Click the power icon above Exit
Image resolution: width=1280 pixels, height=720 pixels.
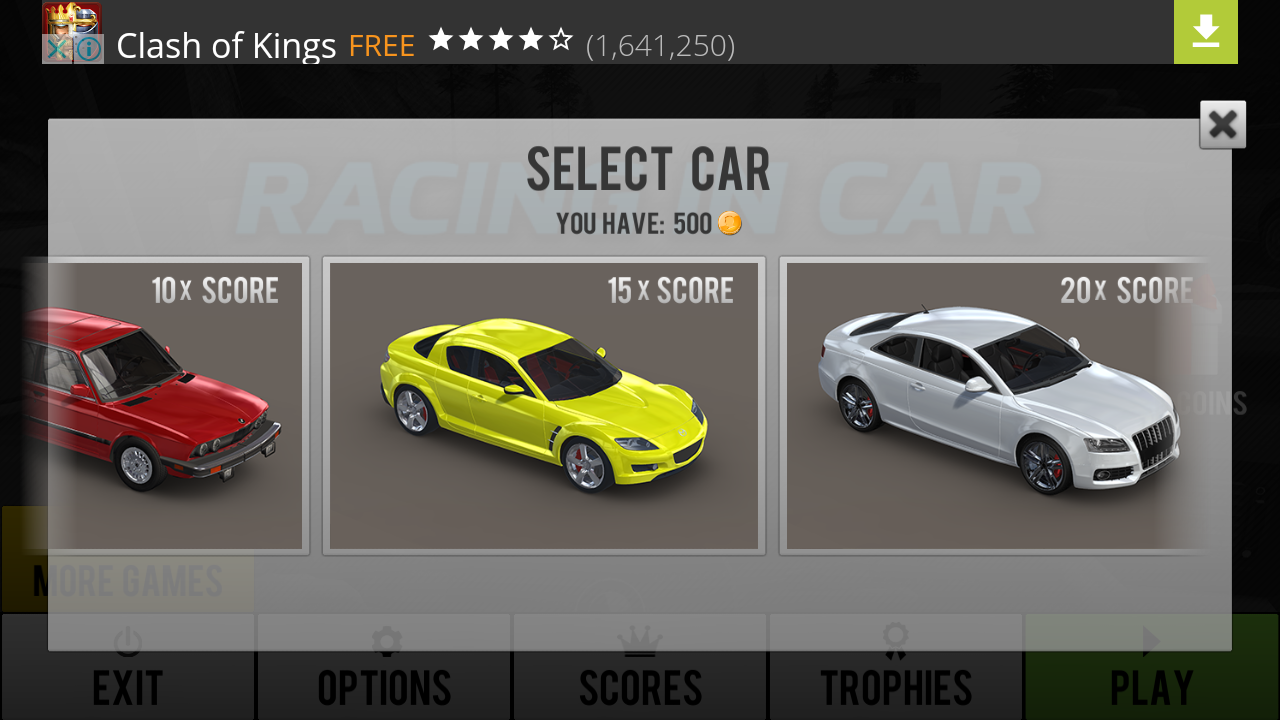click(128, 643)
